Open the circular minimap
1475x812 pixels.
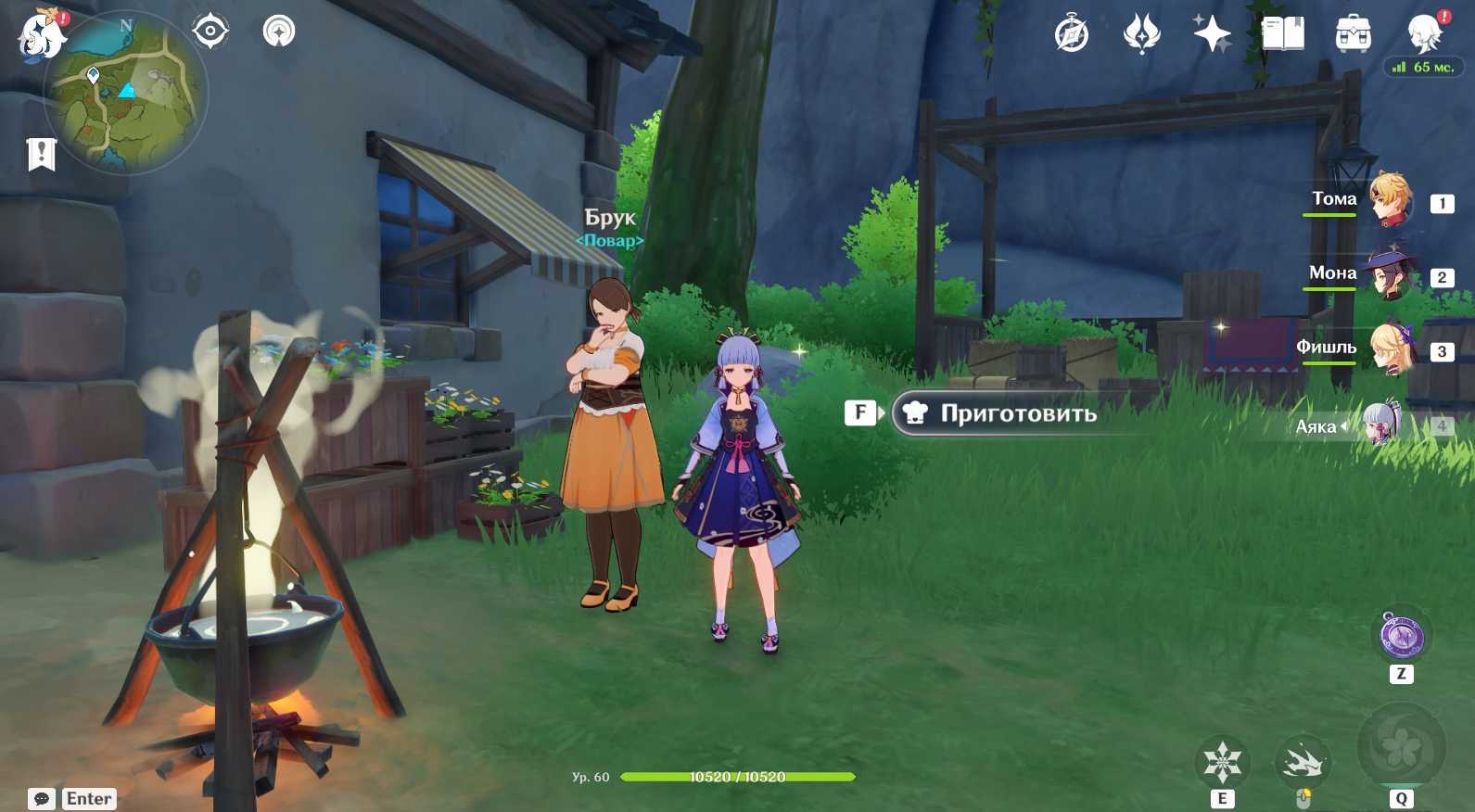point(127,92)
